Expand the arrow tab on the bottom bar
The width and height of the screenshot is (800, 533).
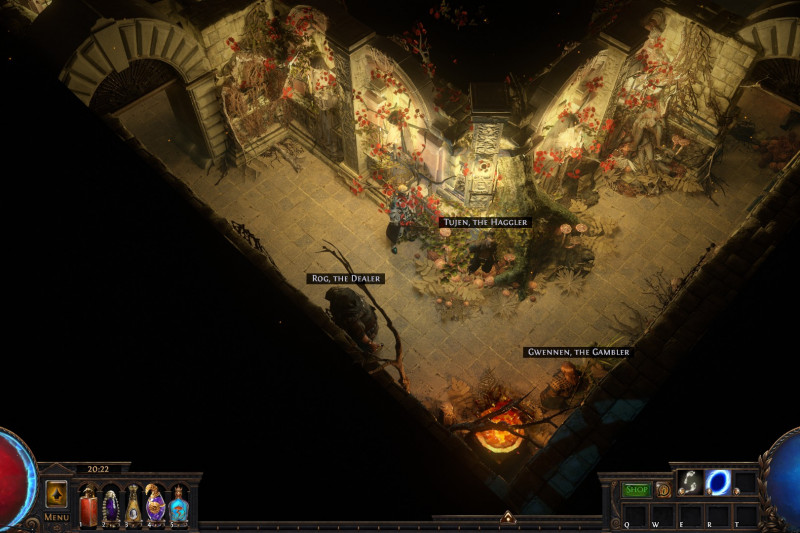[507, 517]
